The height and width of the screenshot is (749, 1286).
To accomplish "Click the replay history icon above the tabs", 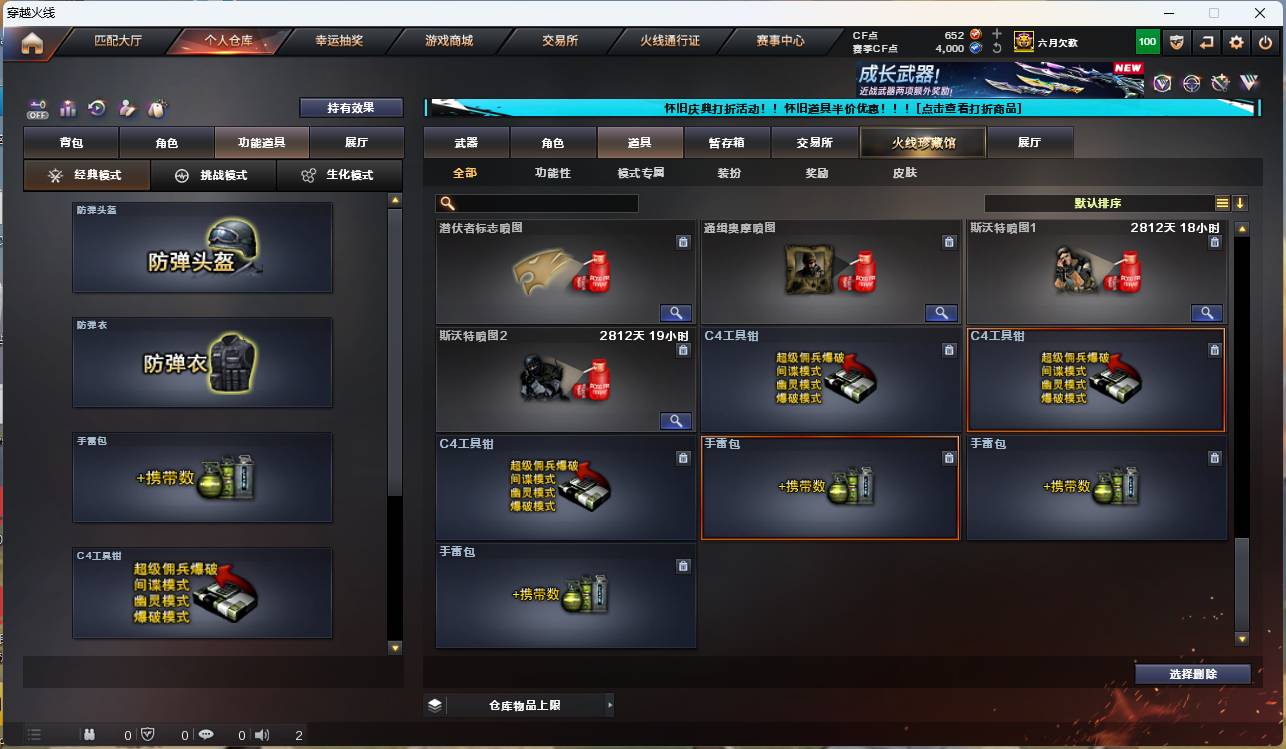I will coord(95,108).
